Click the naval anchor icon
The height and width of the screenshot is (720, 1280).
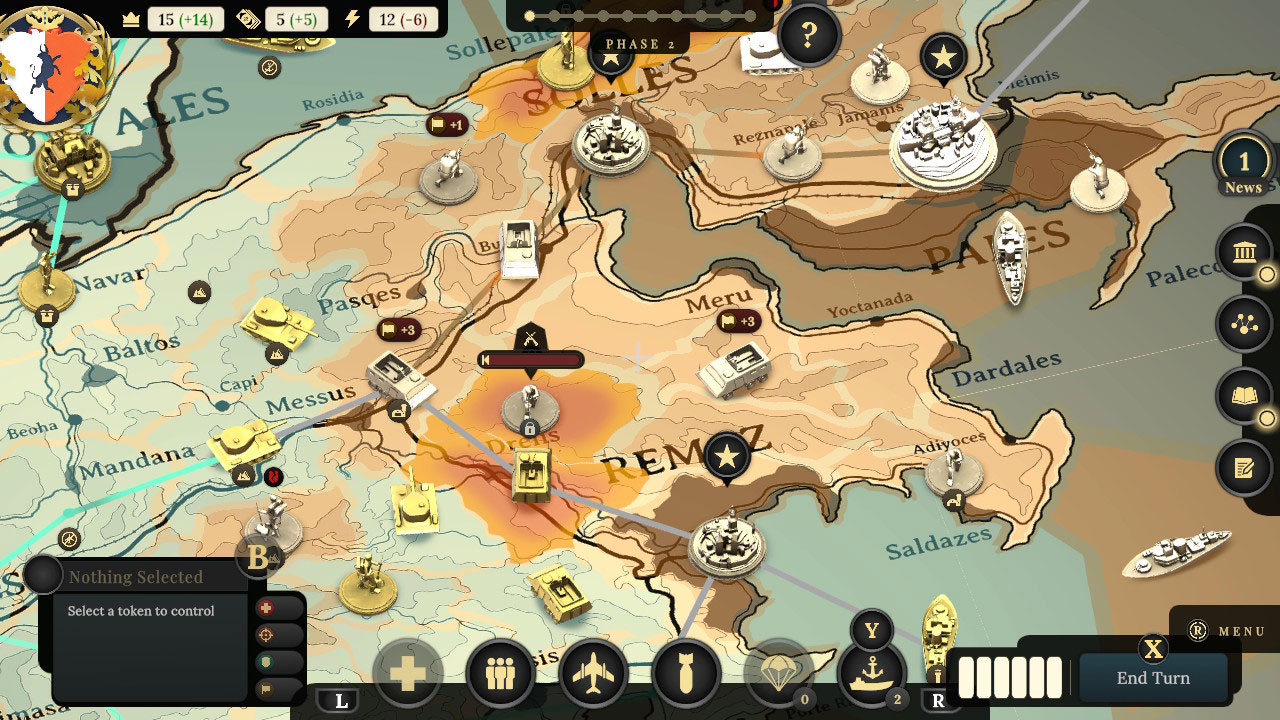click(872, 674)
